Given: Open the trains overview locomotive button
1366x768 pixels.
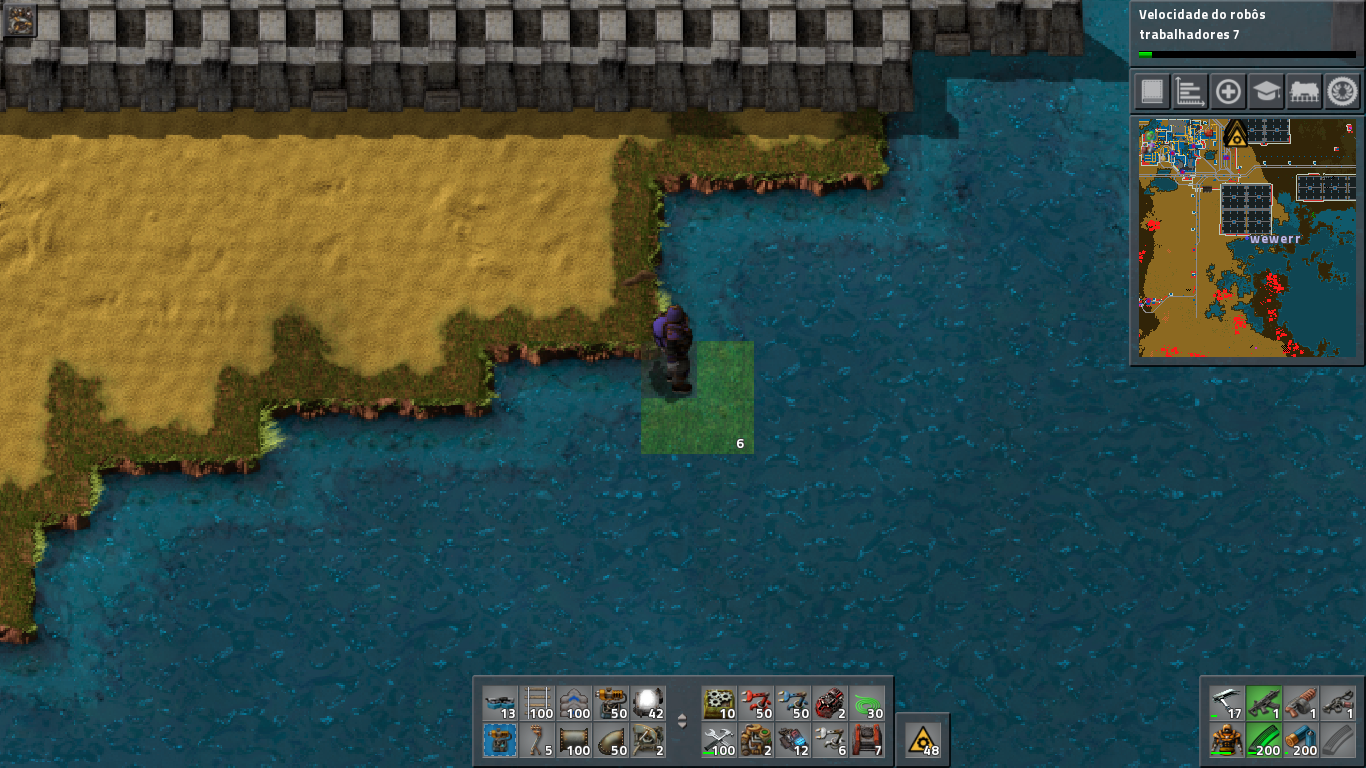Looking at the screenshot, I should 1304,92.
